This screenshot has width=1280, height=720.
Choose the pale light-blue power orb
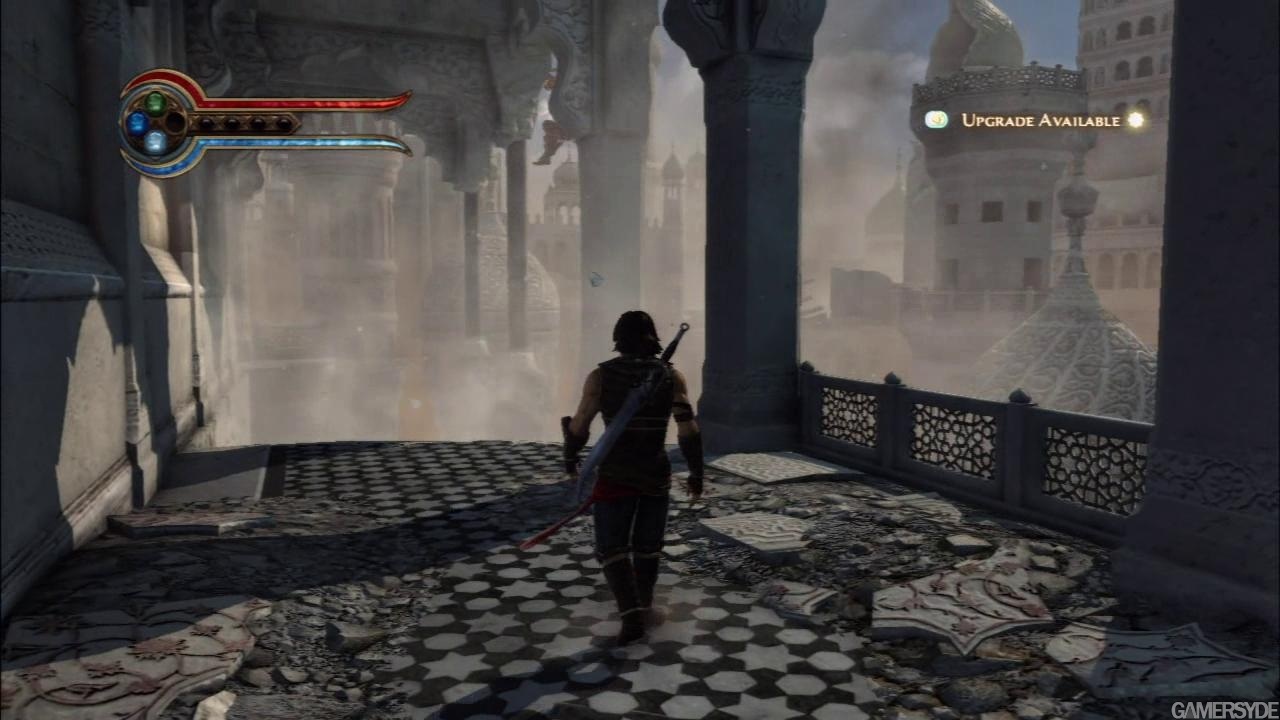tap(155, 142)
